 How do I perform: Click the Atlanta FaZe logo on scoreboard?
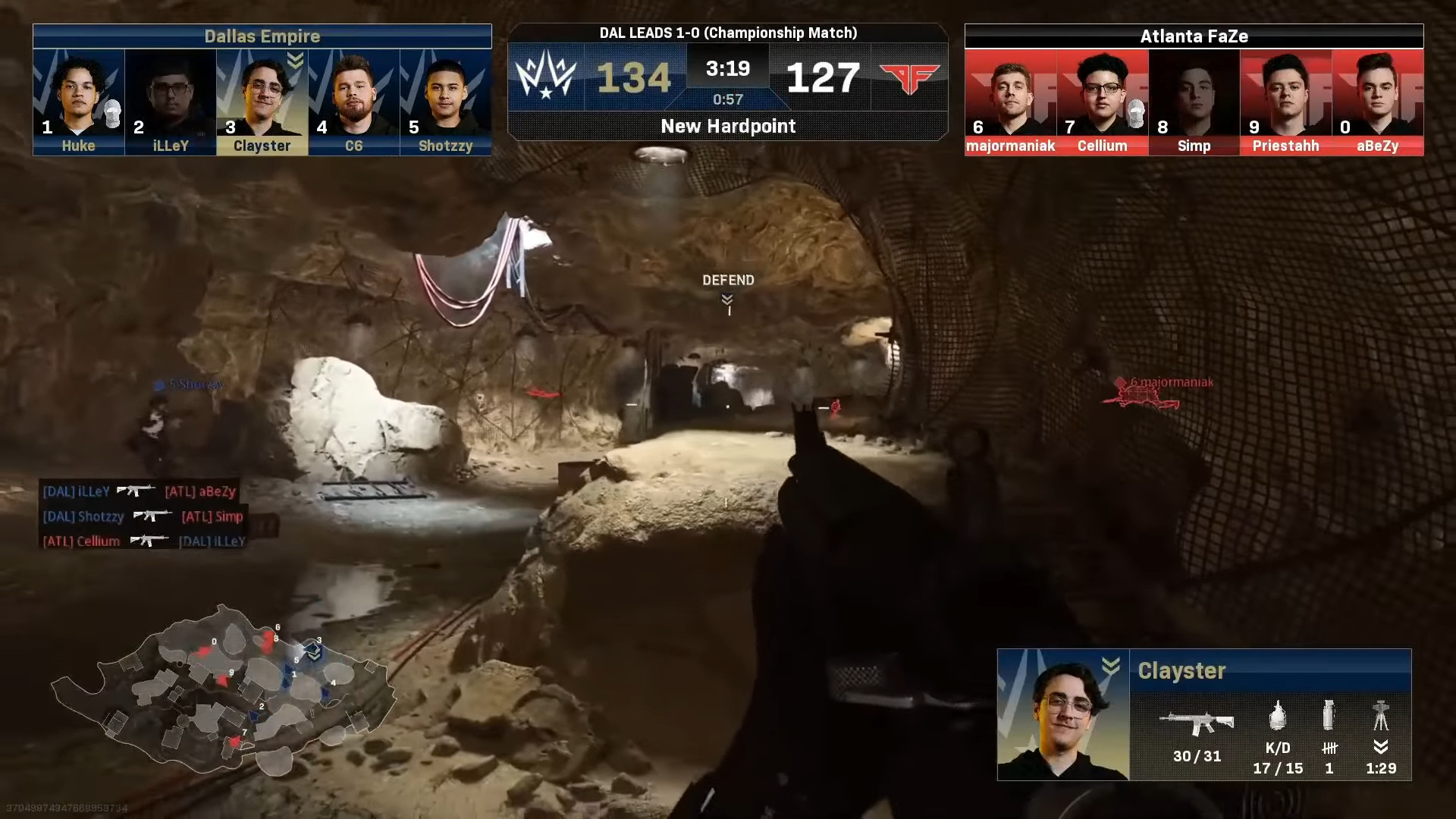[x=910, y=77]
